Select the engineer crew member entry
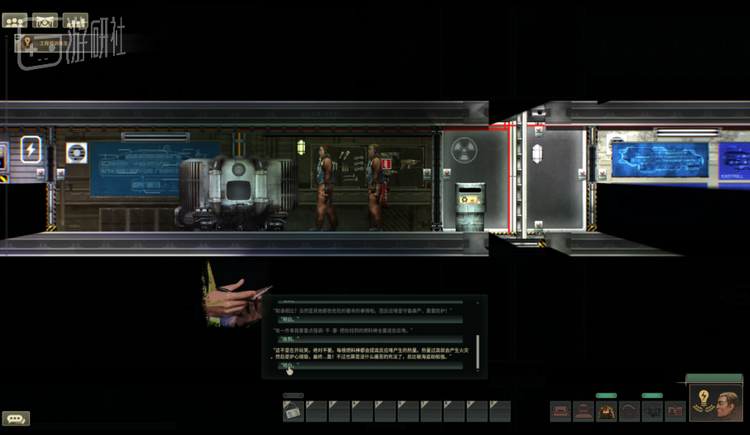The width and height of the screenshot is (750, 435). [x=50, y=43]
